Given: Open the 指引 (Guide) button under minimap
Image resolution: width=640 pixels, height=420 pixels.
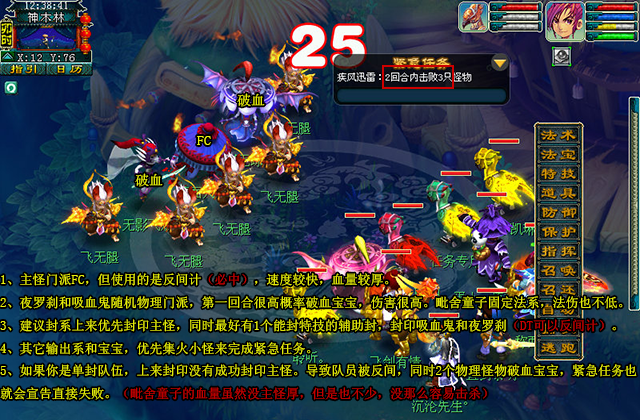Looking at the screenshot, I should pos(24,69).
